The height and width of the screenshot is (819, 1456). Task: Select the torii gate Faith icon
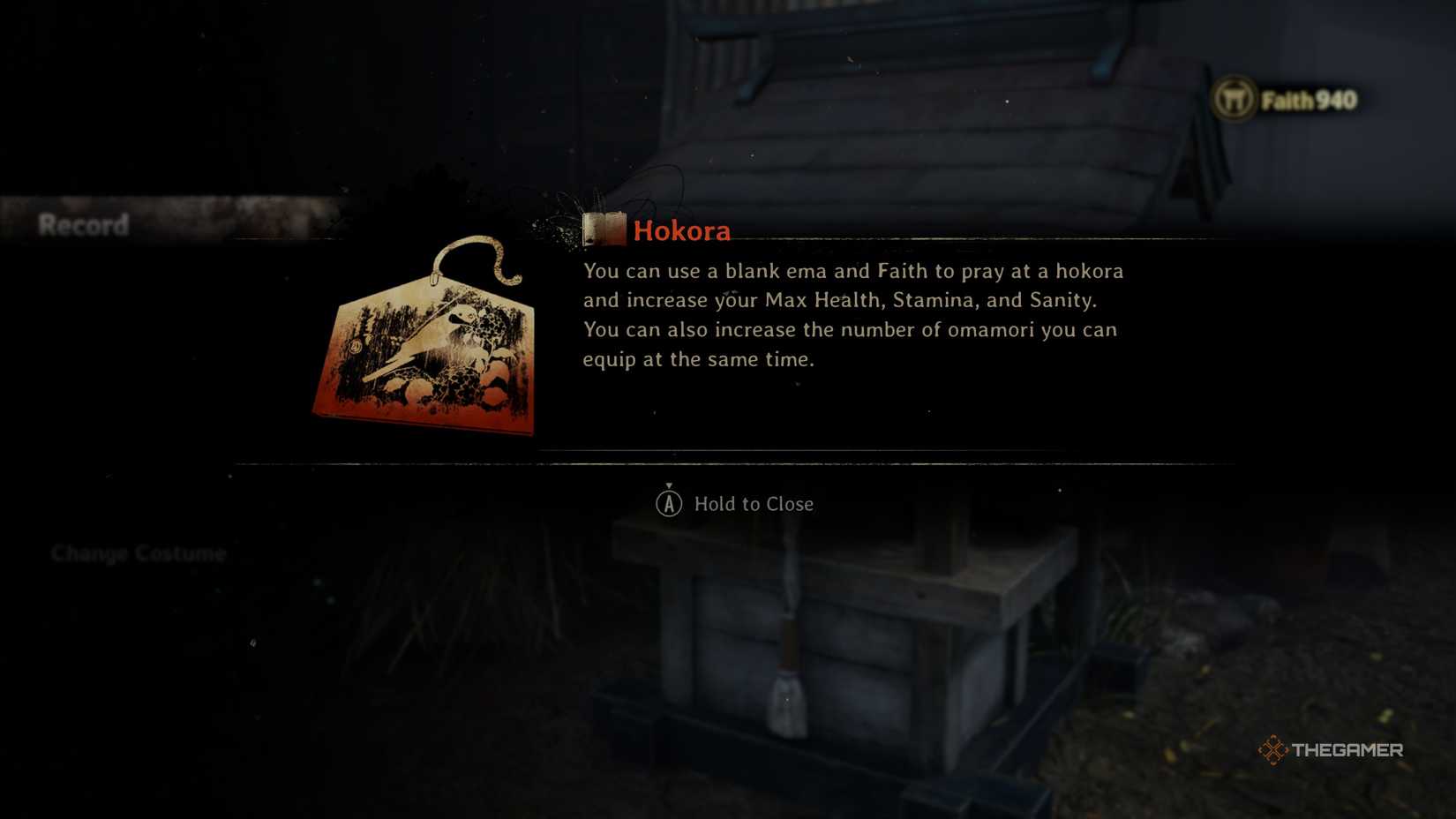[1234, 100]
